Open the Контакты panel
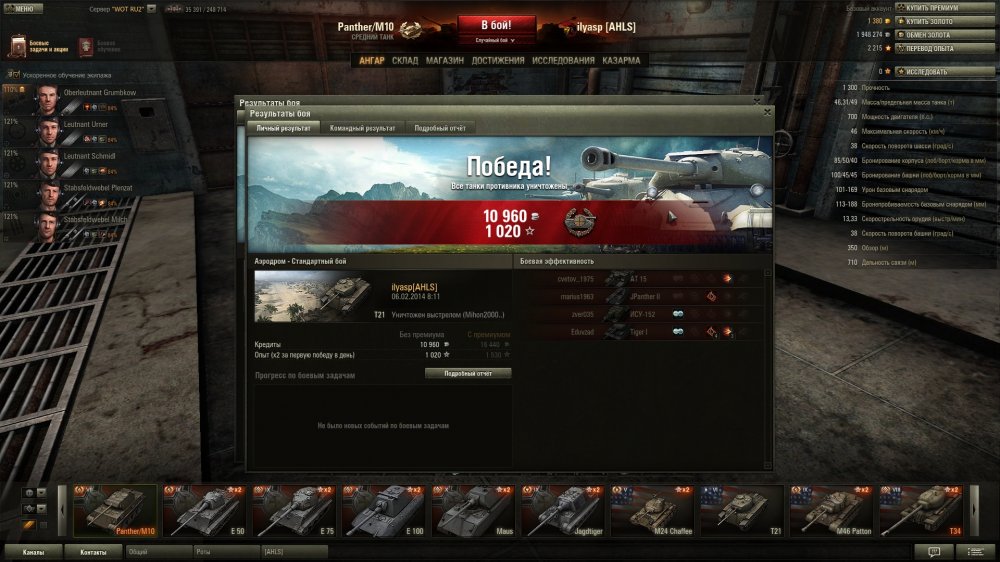The image size is (1000, 562). (x=93, y=551)
